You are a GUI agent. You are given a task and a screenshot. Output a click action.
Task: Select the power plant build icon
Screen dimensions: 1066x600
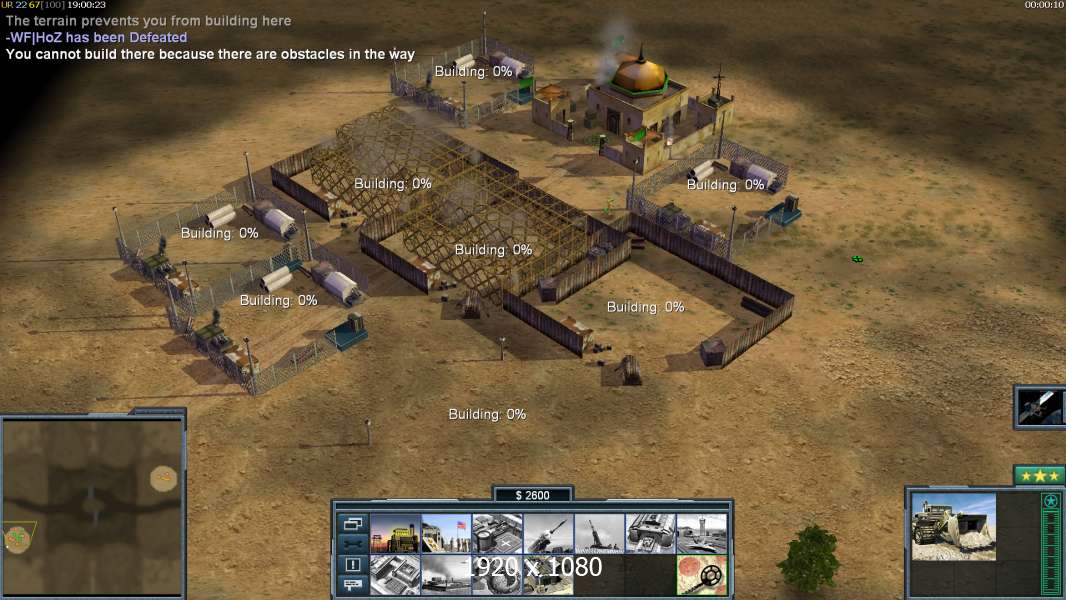[395, 534]
